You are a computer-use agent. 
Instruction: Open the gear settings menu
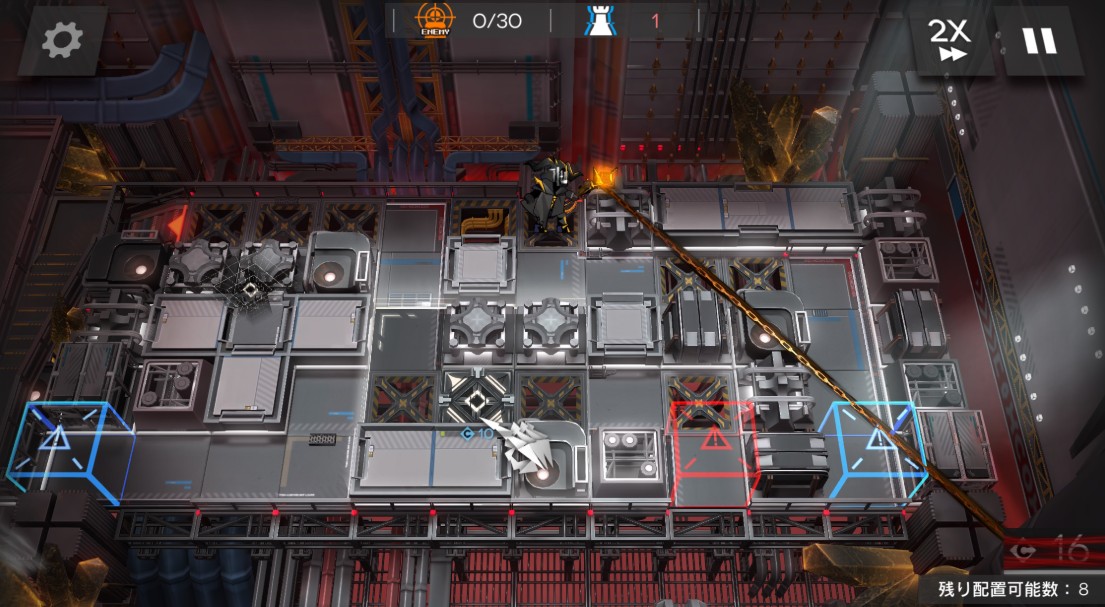[62, 40]
